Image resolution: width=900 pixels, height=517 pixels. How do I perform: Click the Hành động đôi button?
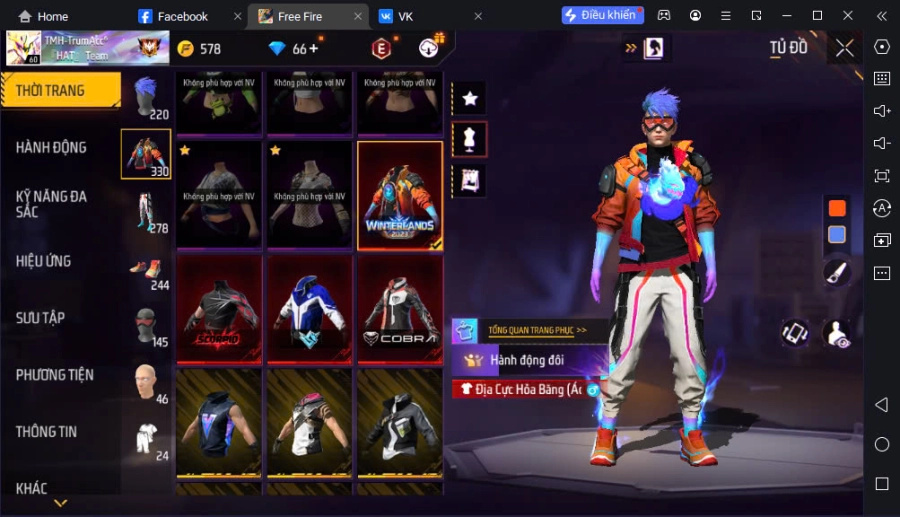tap(526, 359)
